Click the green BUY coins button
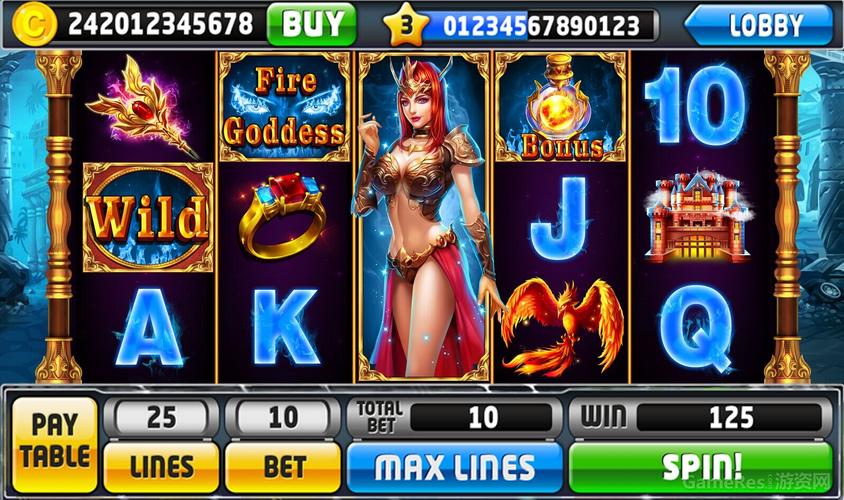844x500 pixels. pos(312,24)
